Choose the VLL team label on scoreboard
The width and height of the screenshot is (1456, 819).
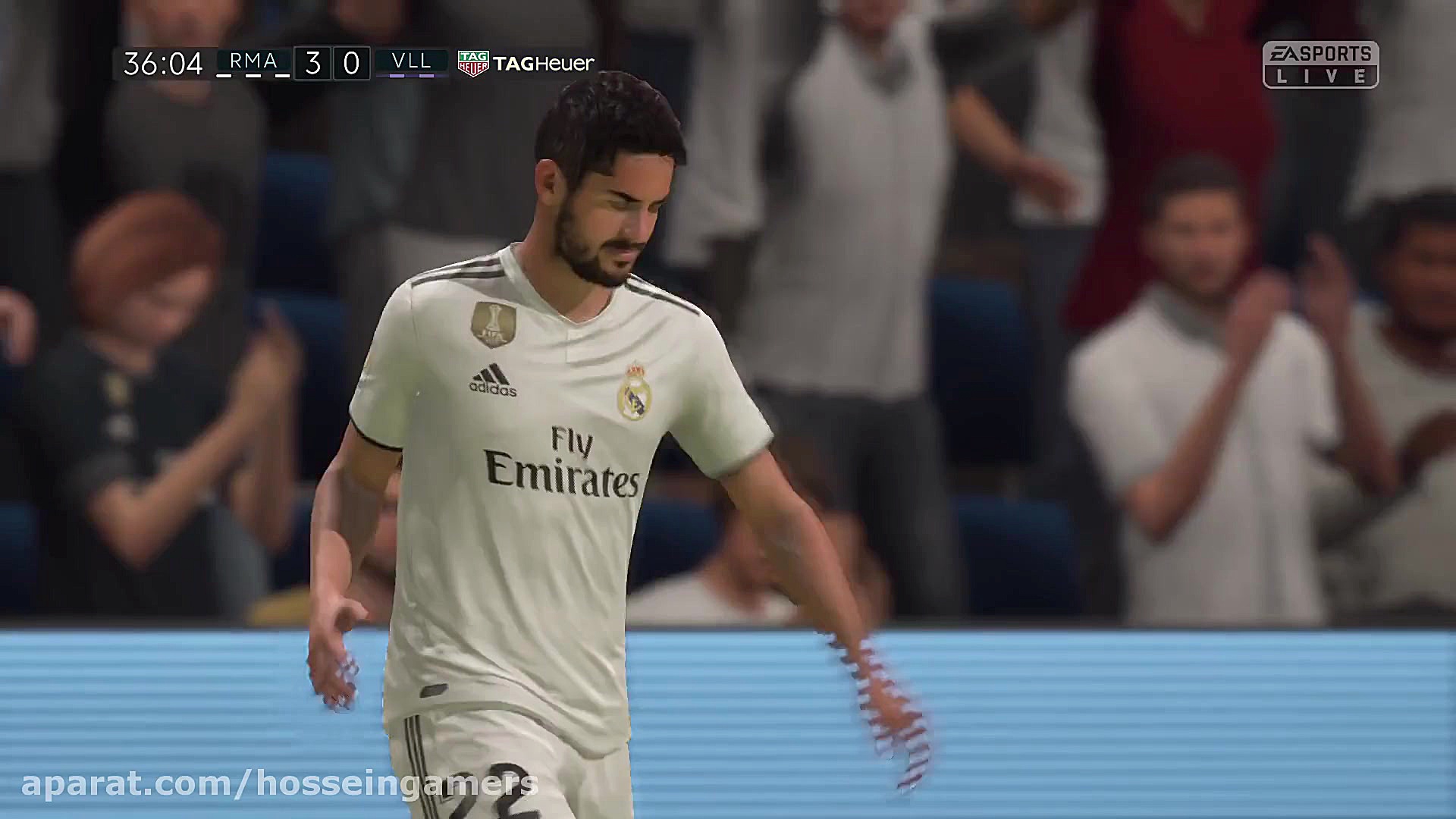(x=412, y=62)
